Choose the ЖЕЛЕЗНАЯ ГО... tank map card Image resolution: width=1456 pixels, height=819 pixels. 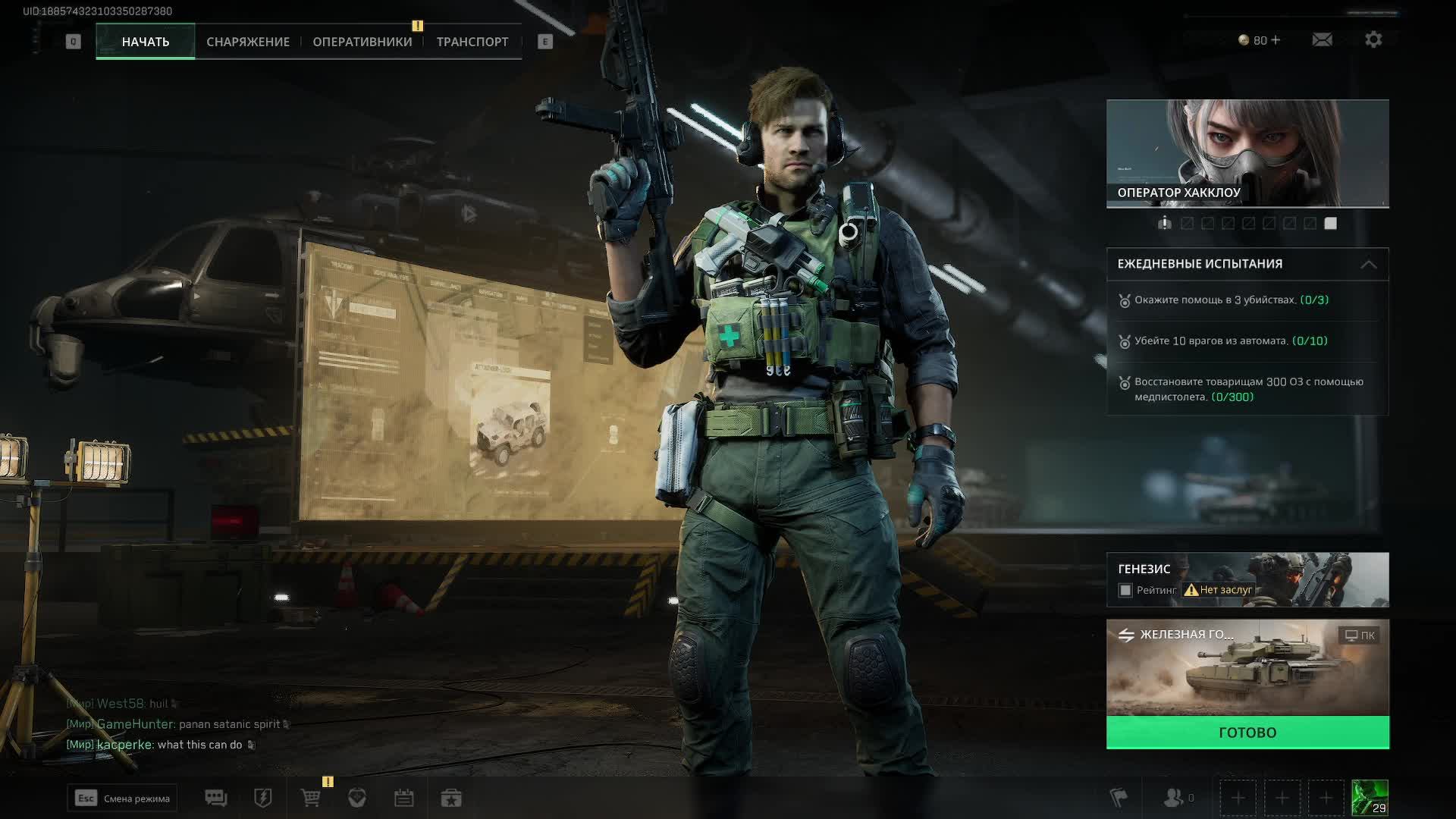(1247, 667)
